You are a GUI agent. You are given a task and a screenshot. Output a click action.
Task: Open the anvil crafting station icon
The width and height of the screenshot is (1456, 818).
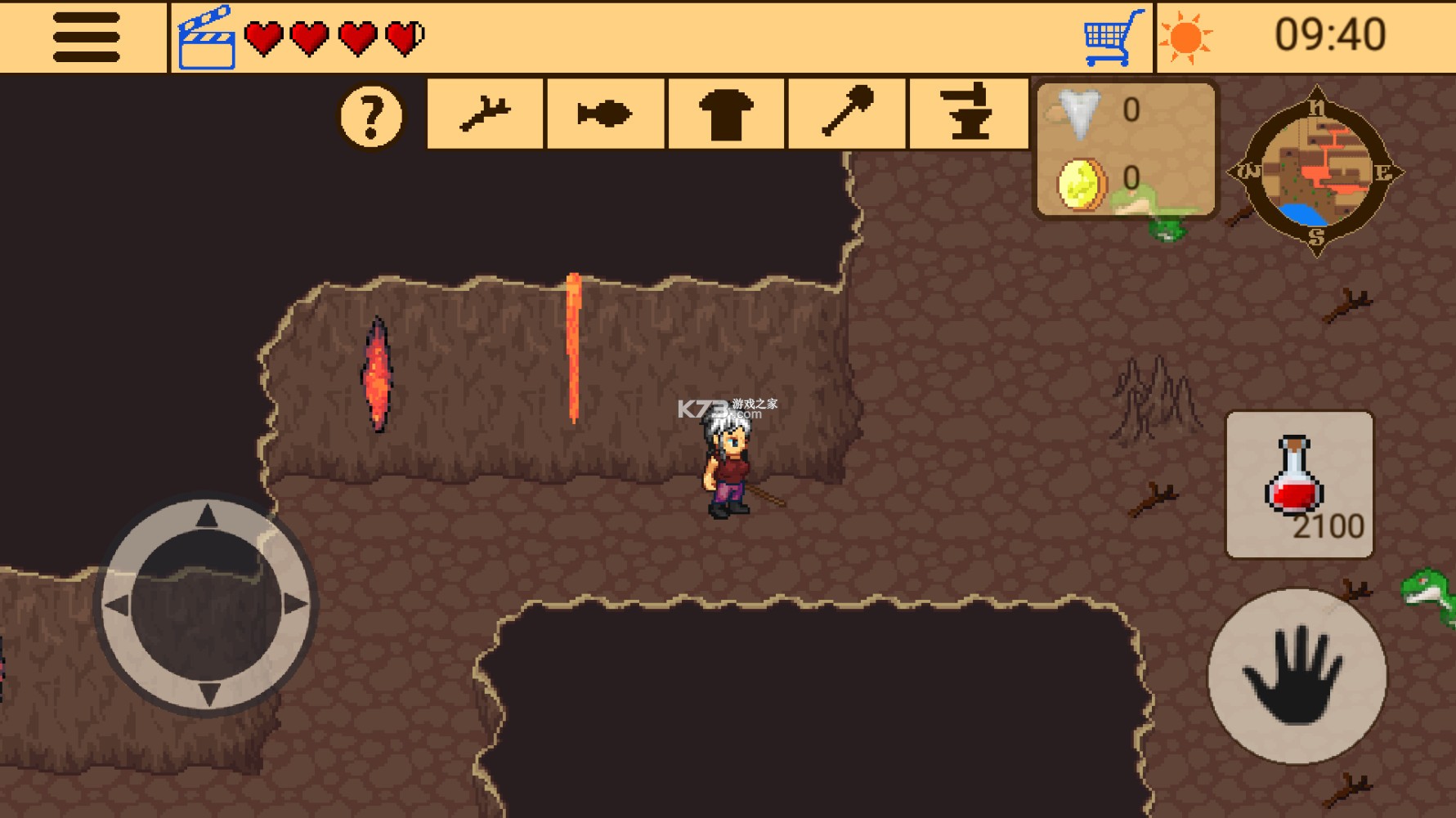tap(966, 114)
